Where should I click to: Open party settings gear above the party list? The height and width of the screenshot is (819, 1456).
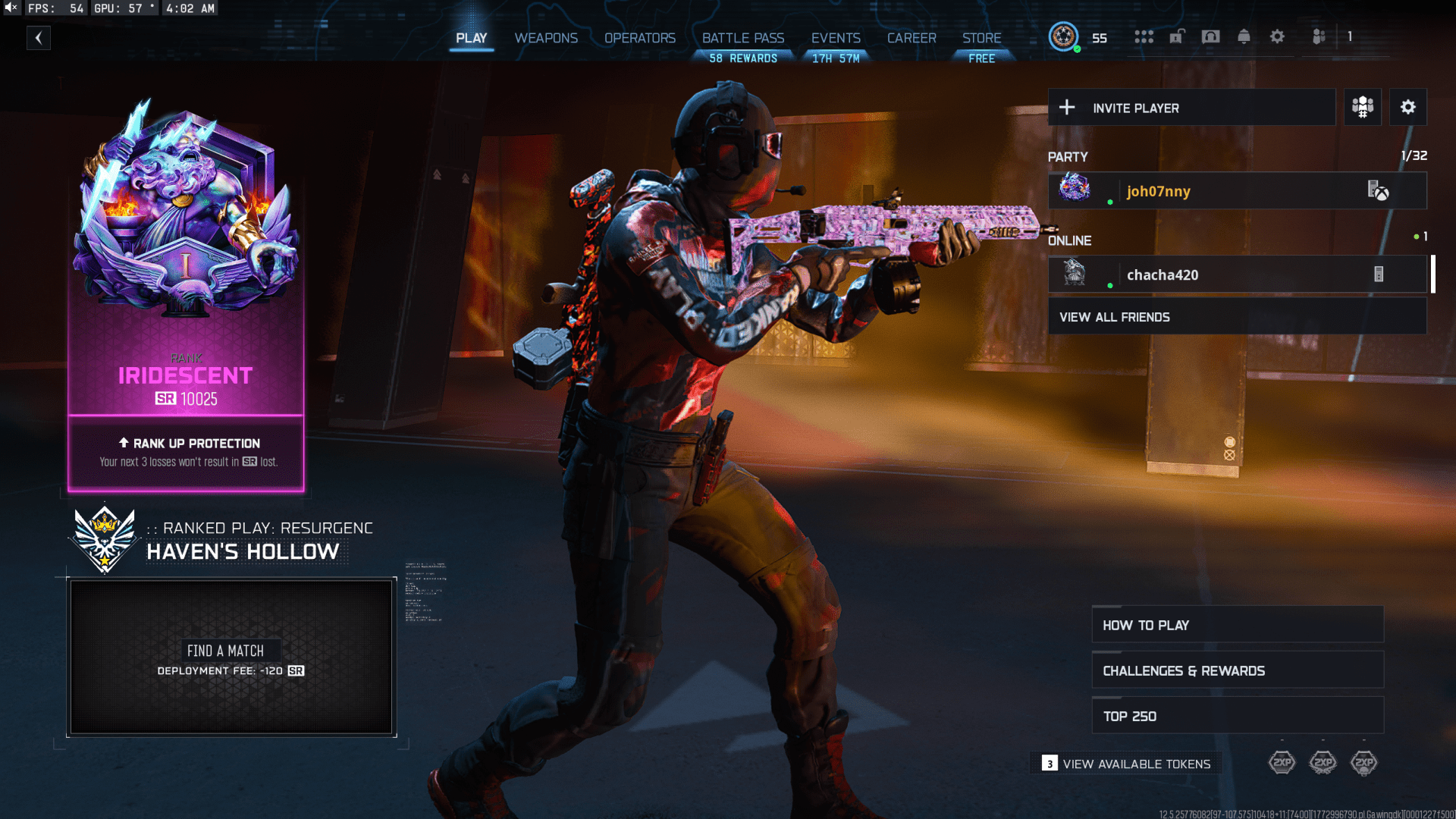[1408, 107]
